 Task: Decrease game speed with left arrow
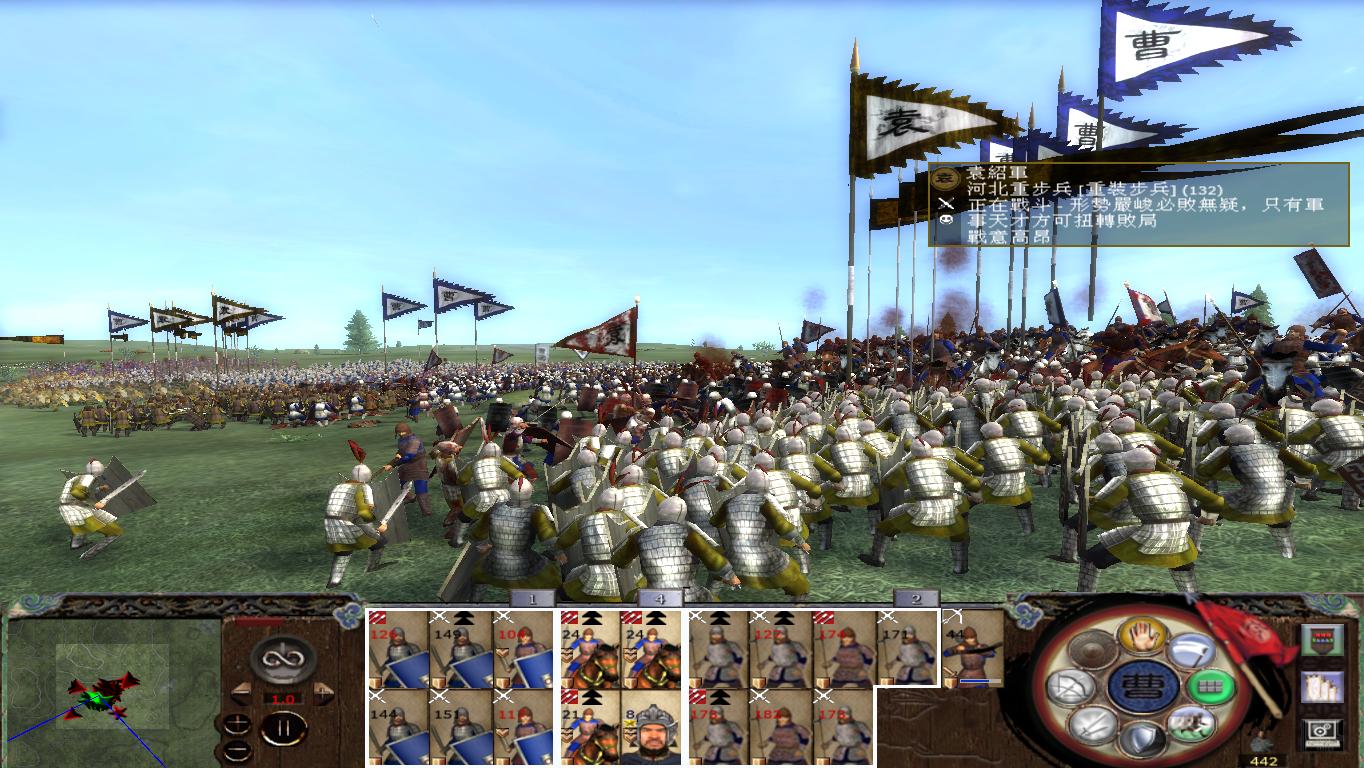[241, 693]
